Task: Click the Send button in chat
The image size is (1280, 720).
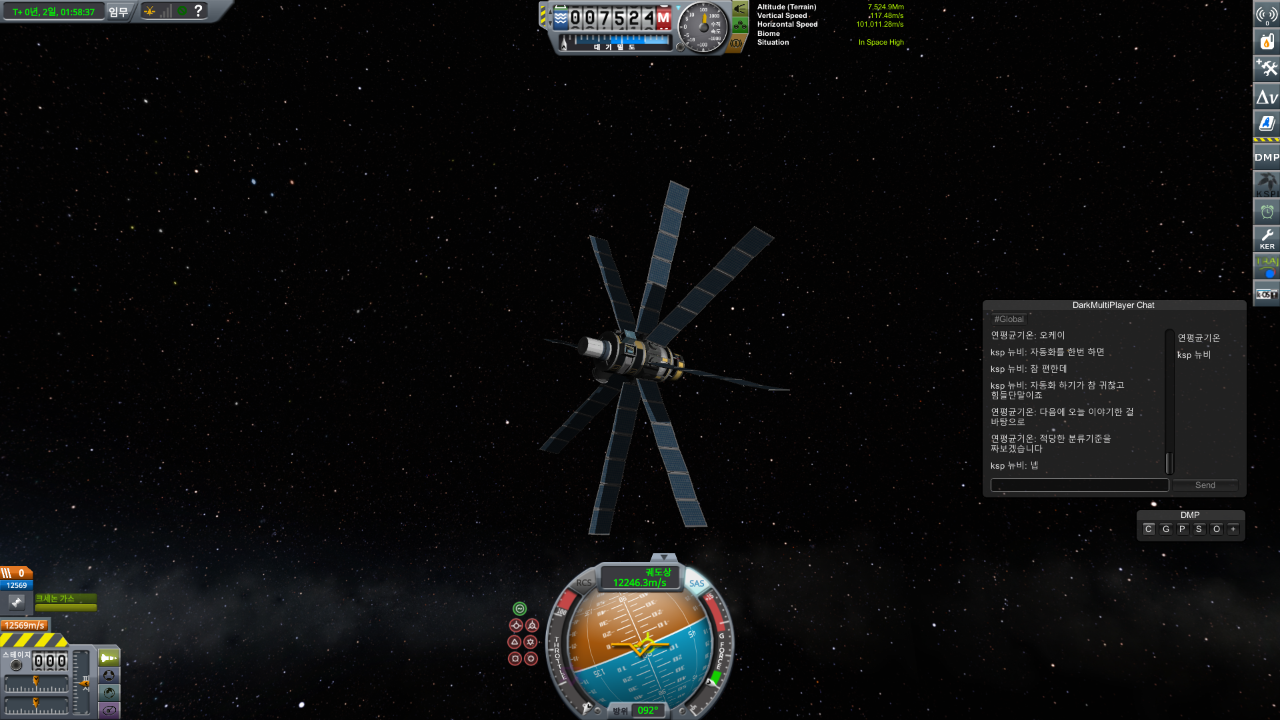Action: [x=1205, y=485]
